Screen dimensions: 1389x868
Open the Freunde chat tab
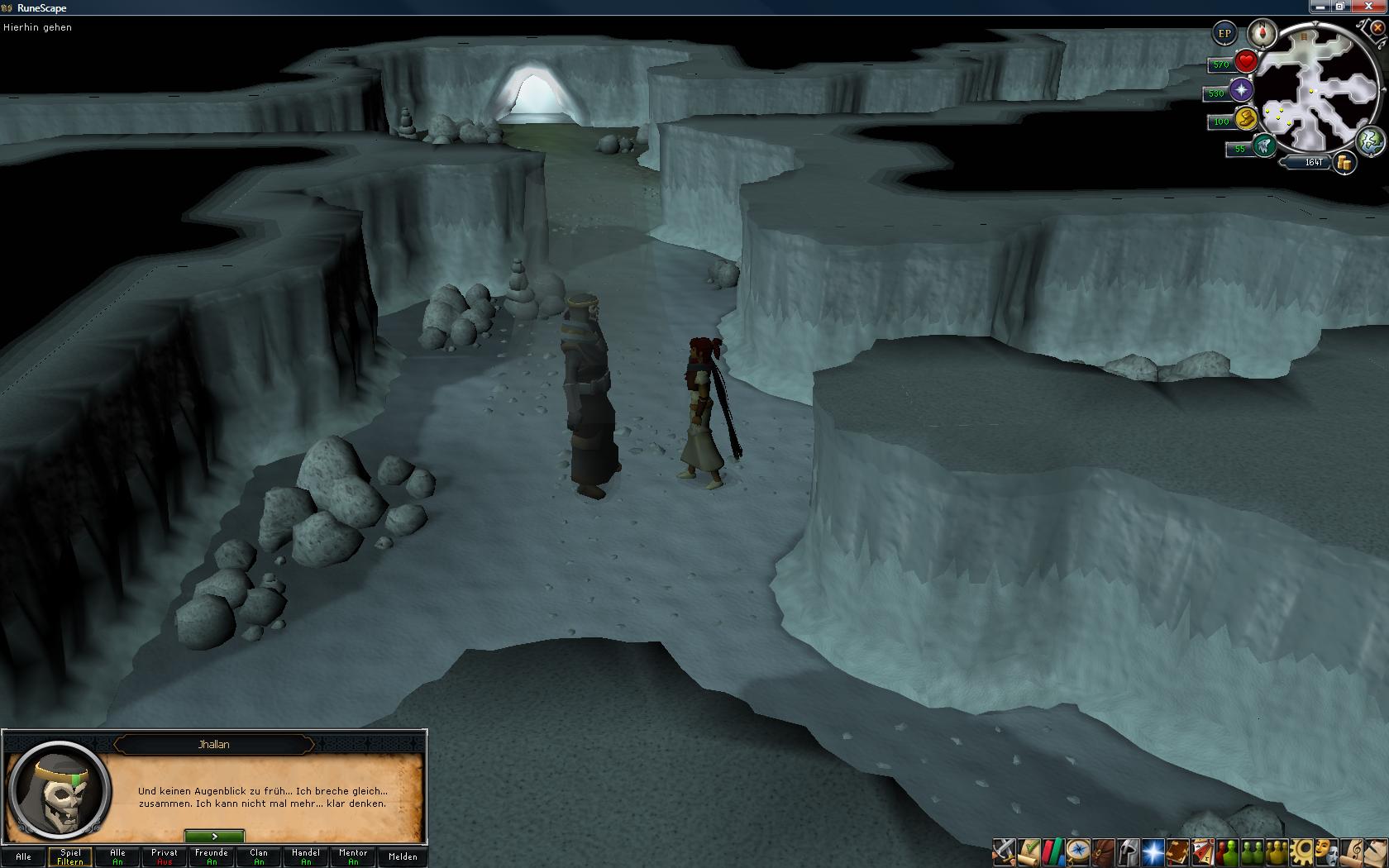click(x=212, y=856)
